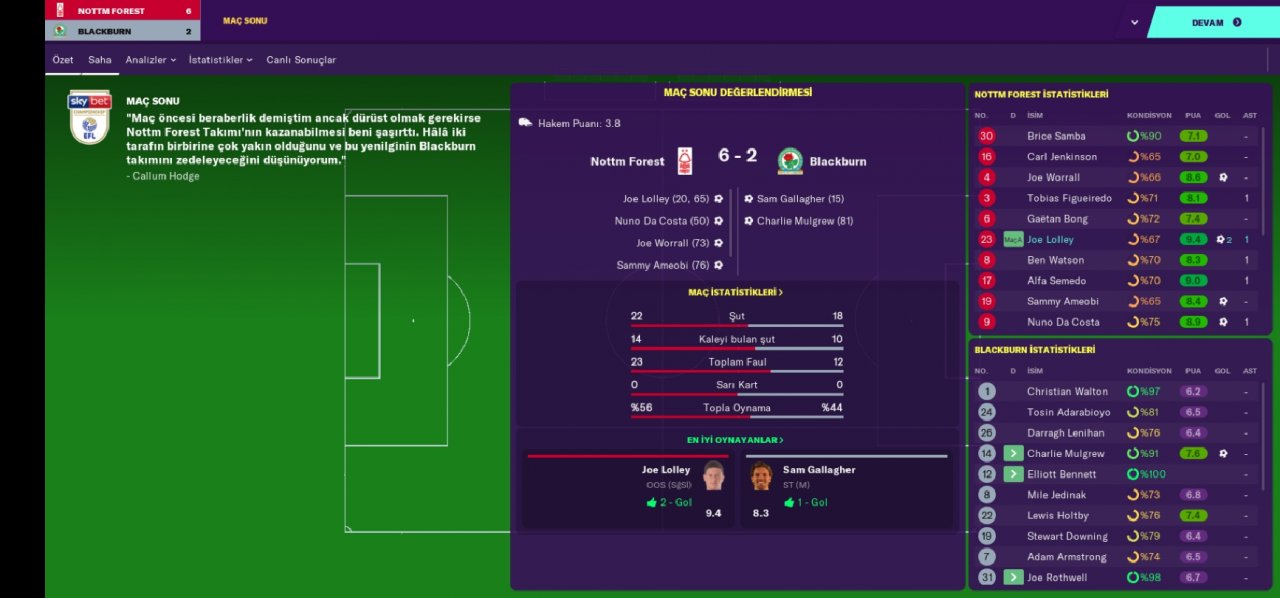
Task: Choose Nuno Da Costa's stats row
Action: [x=1063, y=322]
